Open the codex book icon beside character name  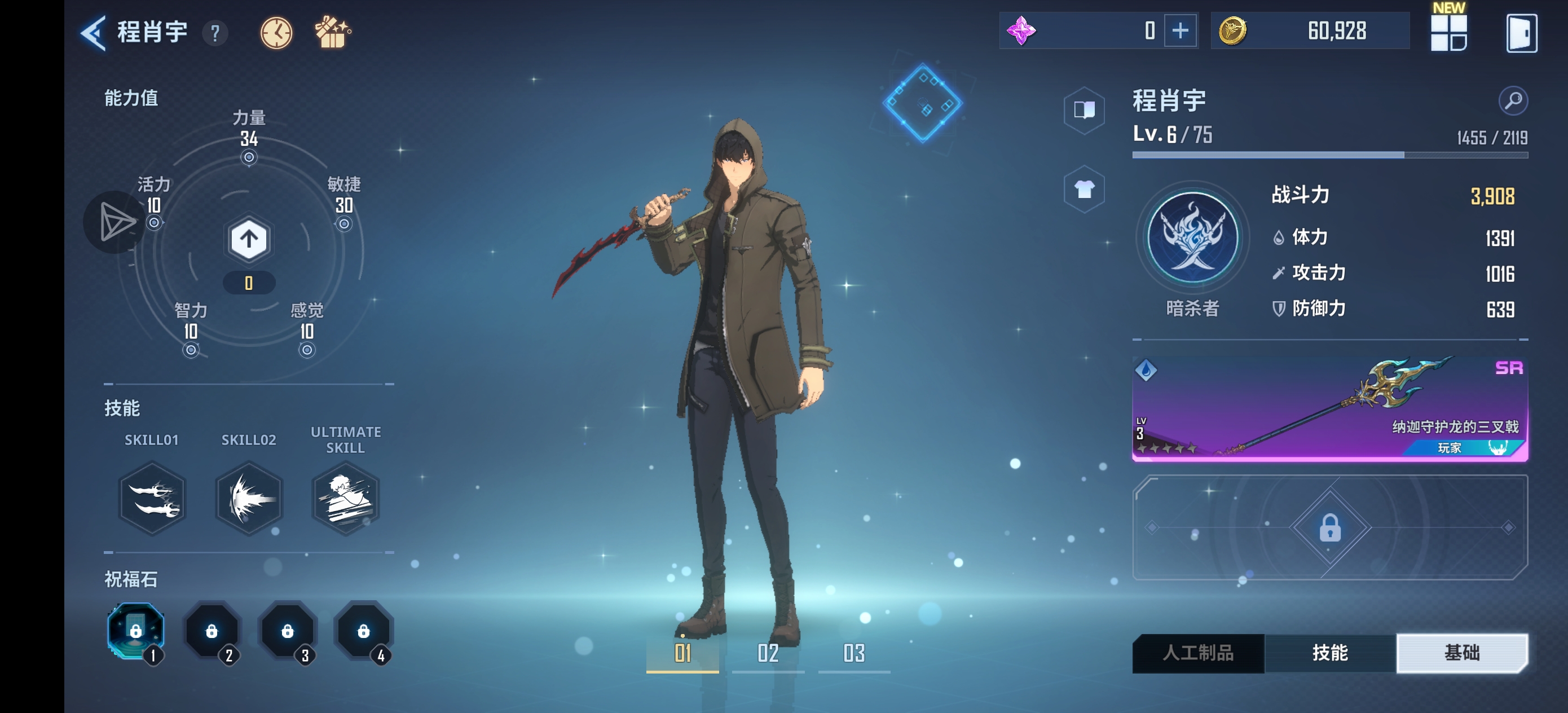pyautogui.click(x=1086, y=108)
